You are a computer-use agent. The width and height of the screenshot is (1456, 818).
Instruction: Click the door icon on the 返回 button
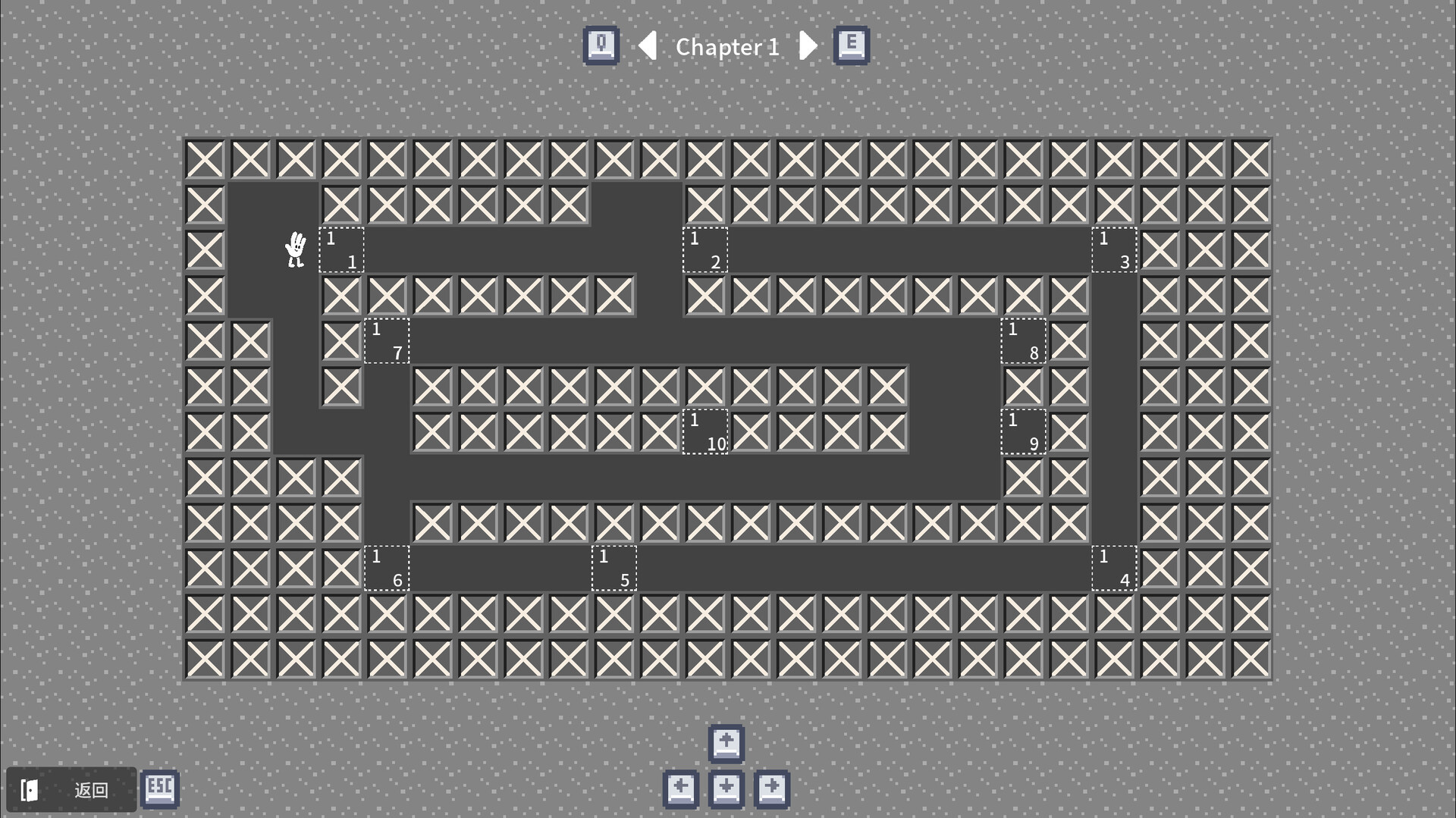(30, 789)
